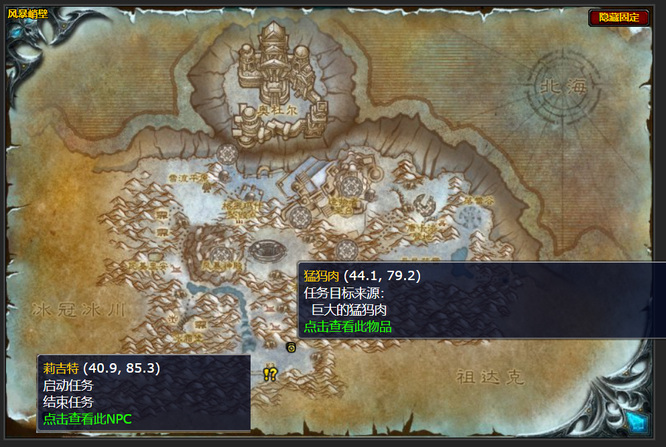The image size is (666, 447).
Task: Open the green 点击查看此物品 link
Action: 347,327
